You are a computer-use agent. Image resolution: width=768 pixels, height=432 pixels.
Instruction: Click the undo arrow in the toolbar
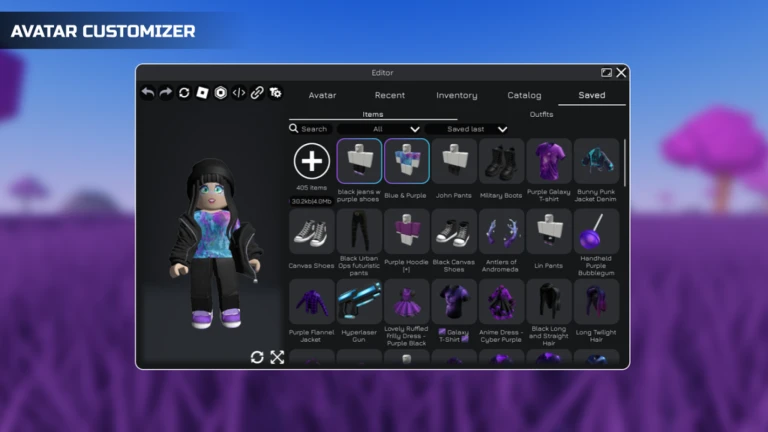click(148, 93)
